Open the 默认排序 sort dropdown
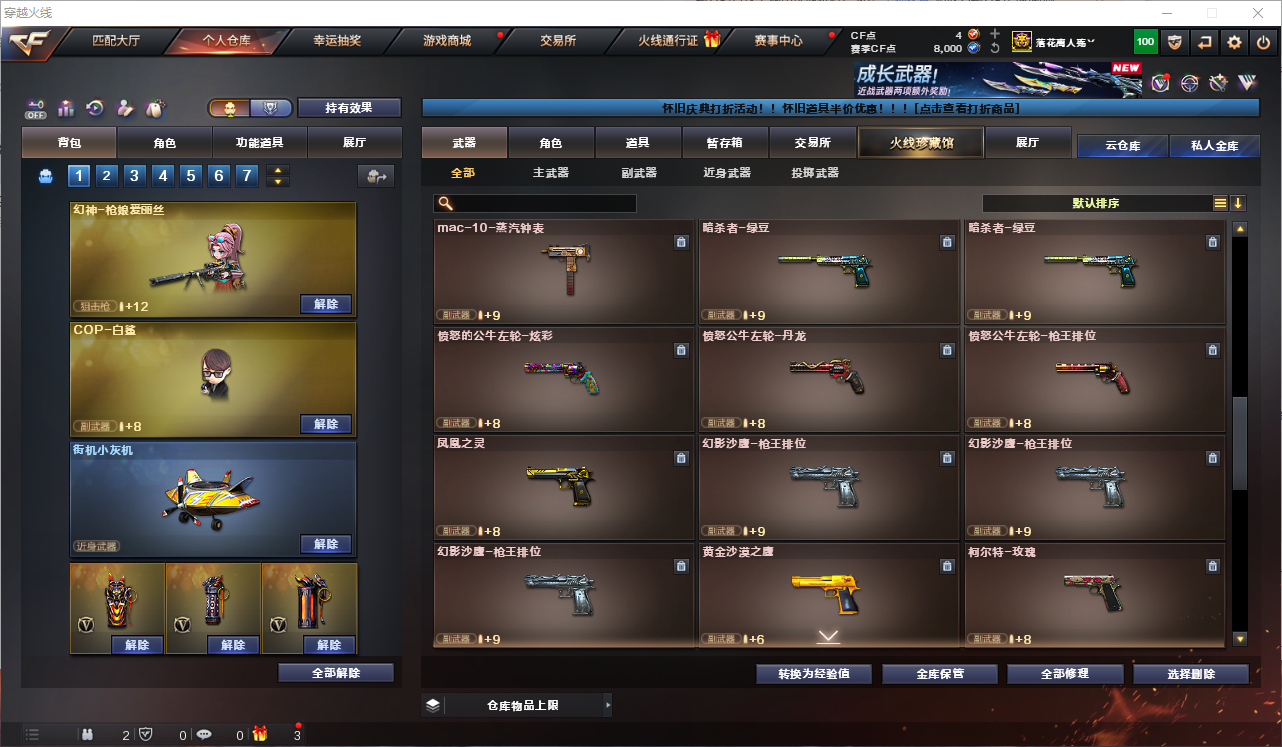This screenshot has width=1282, height=747. (1096, 203)
